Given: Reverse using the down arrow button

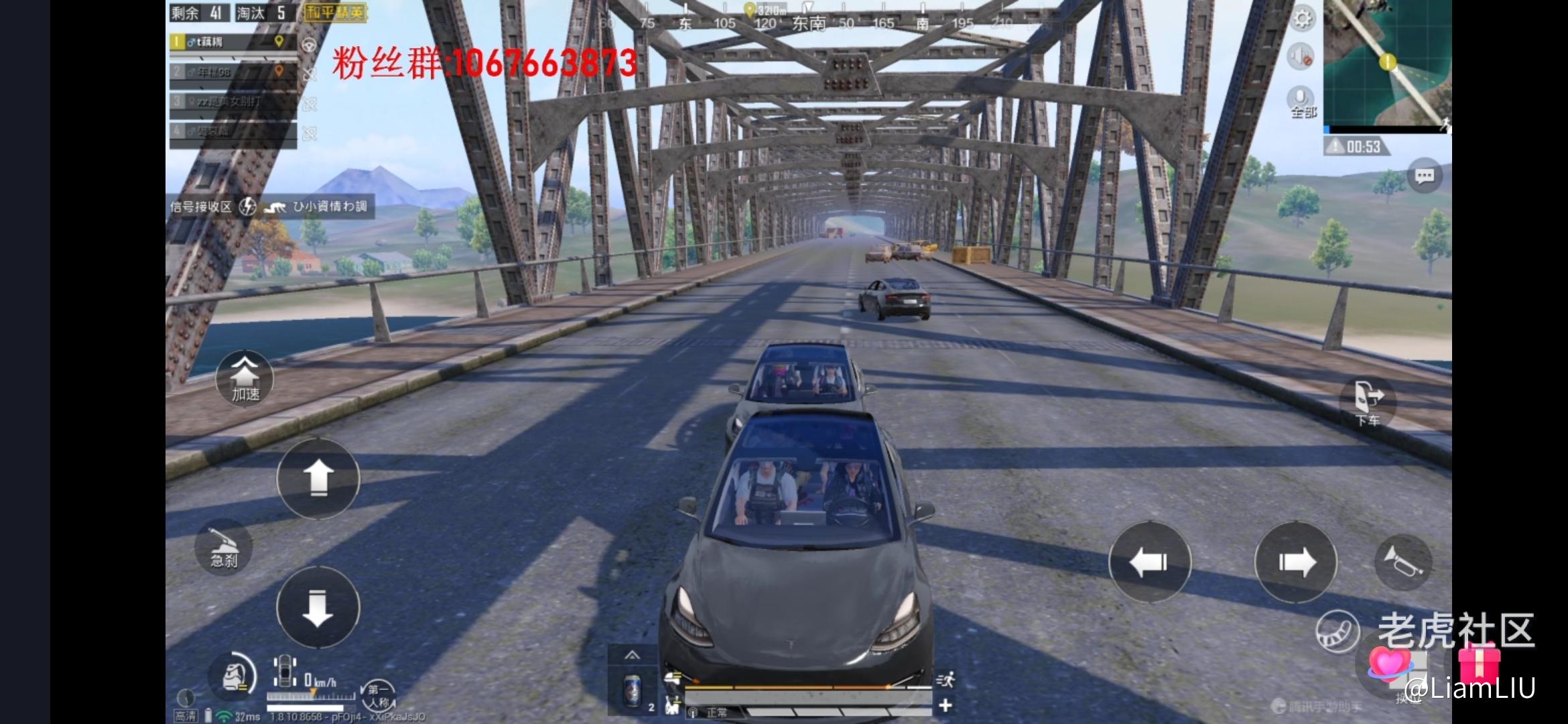Looking at the screenshot, I should [x=318, y=607].
